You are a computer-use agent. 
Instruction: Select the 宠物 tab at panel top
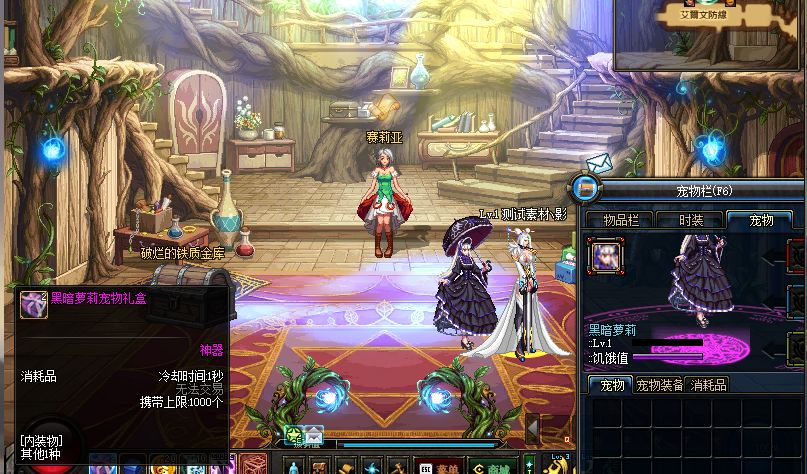tap(761, 220)
